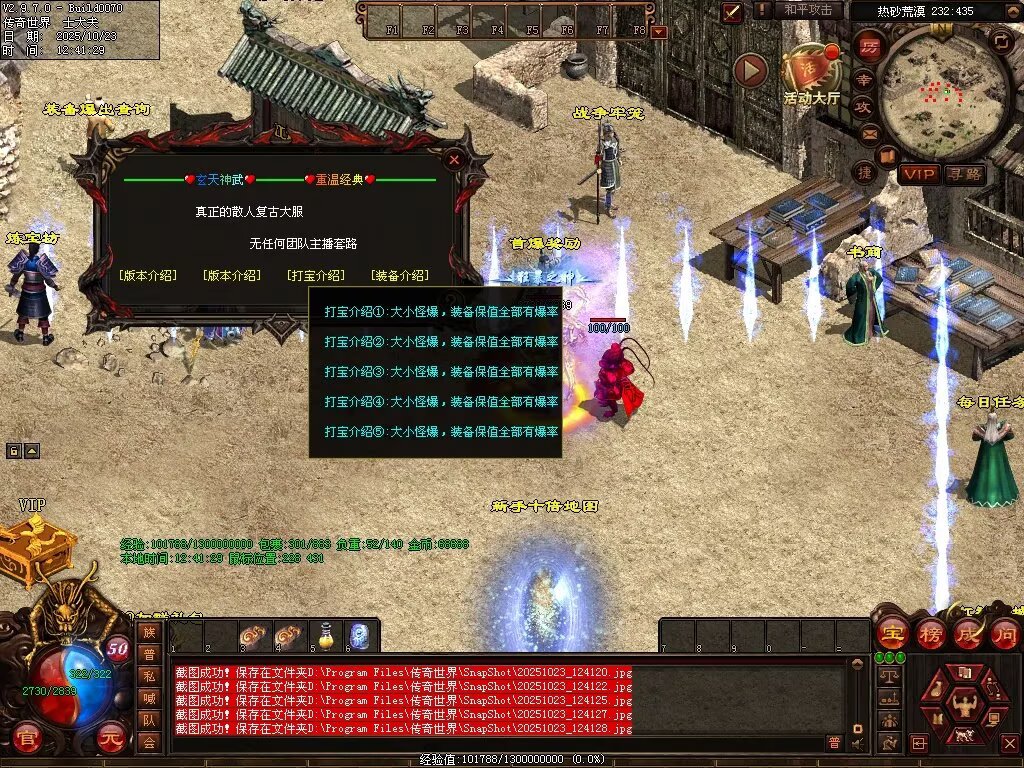This screenshot has width=1024, height=768.
Task: Switch to the 私 private chat channel
Action: 149,675
